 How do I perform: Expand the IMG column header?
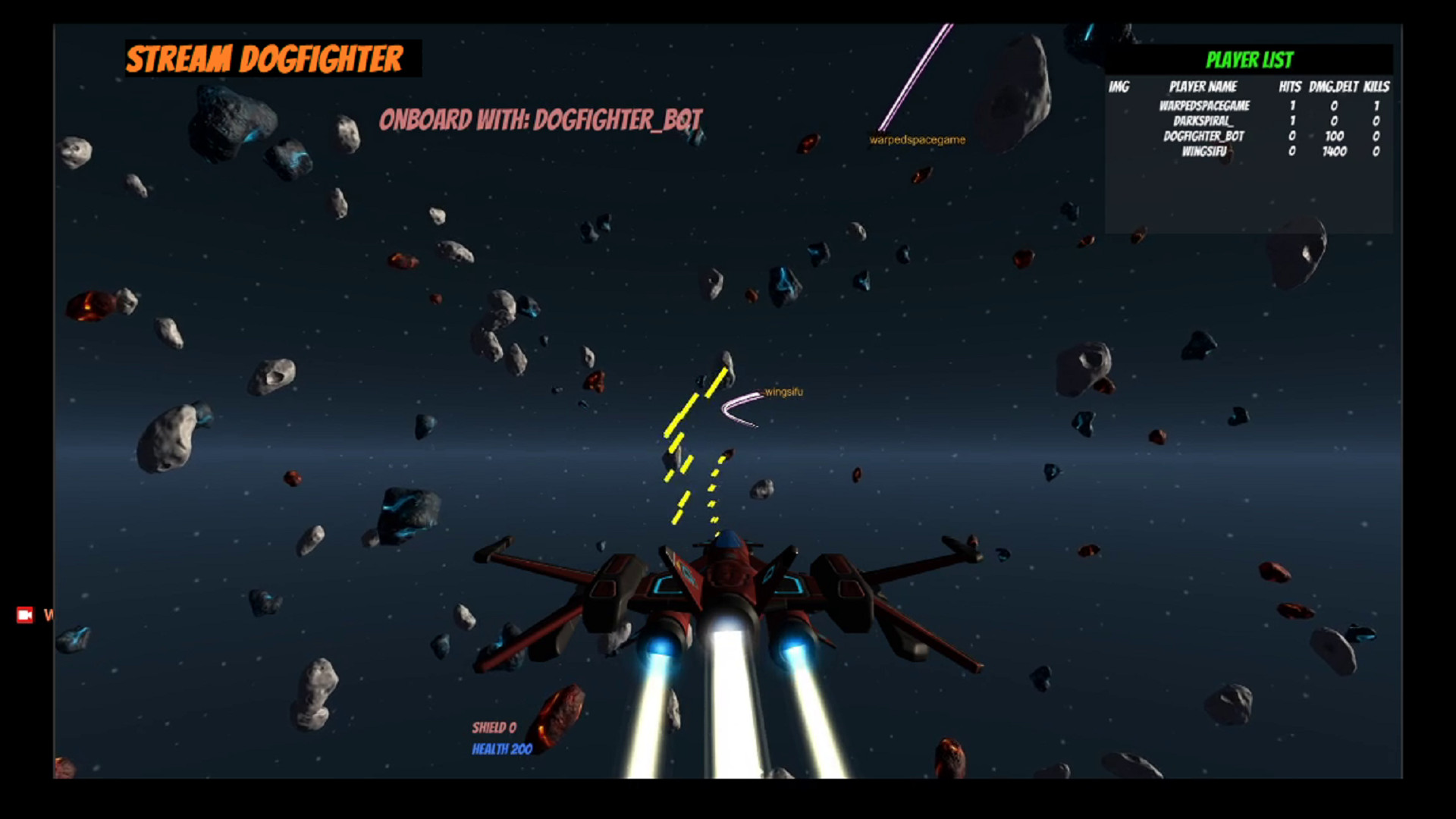pos(1118,87)
